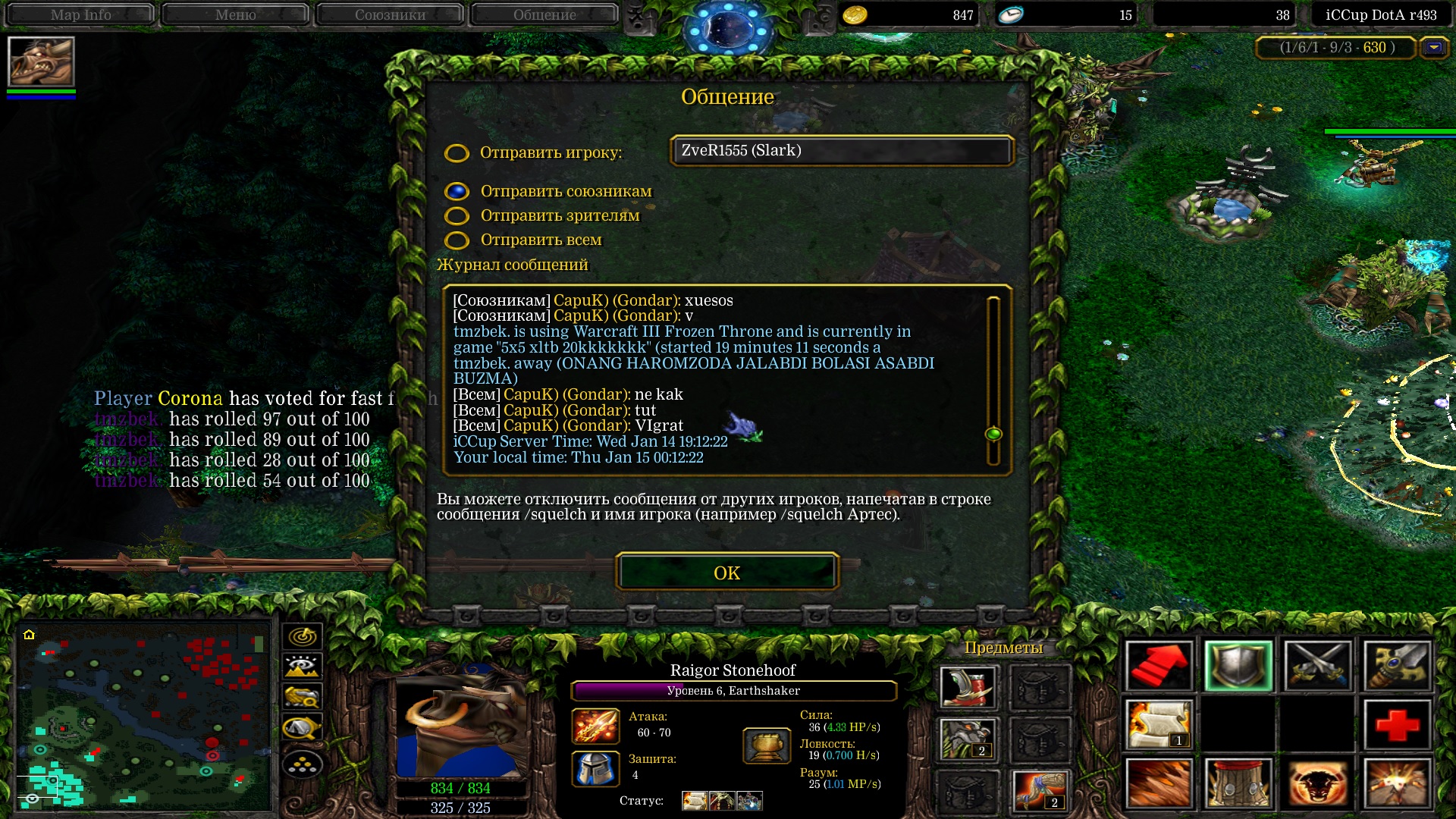Screen dimensions: 1456x819
Task: Open the Меню button in top bar
Action: (235, 14)
